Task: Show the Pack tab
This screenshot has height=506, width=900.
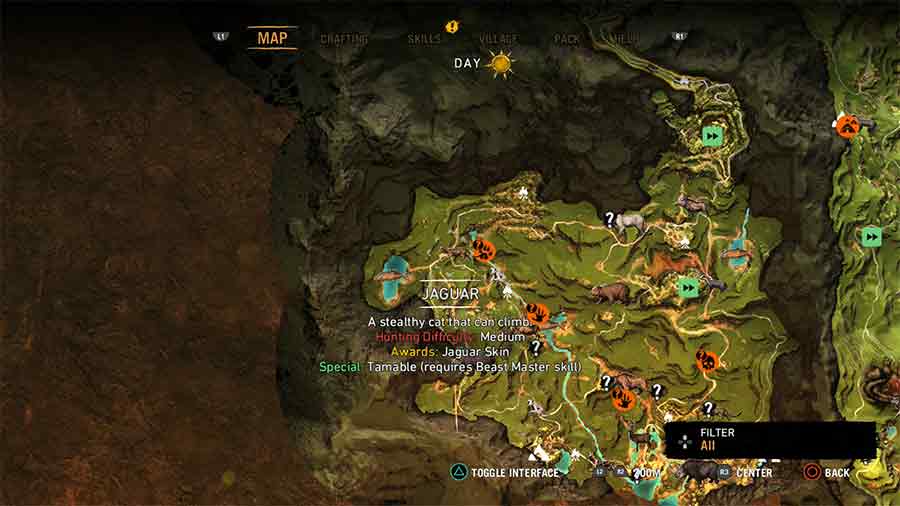Action: coord(567,39)
